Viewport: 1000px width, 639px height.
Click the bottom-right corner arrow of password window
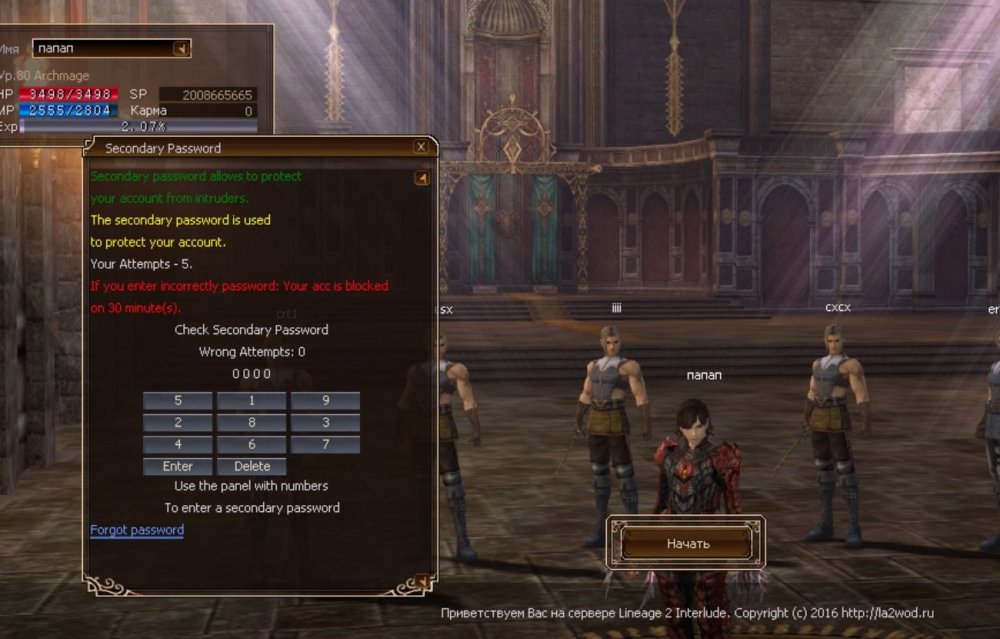click(x=421, y=581)
